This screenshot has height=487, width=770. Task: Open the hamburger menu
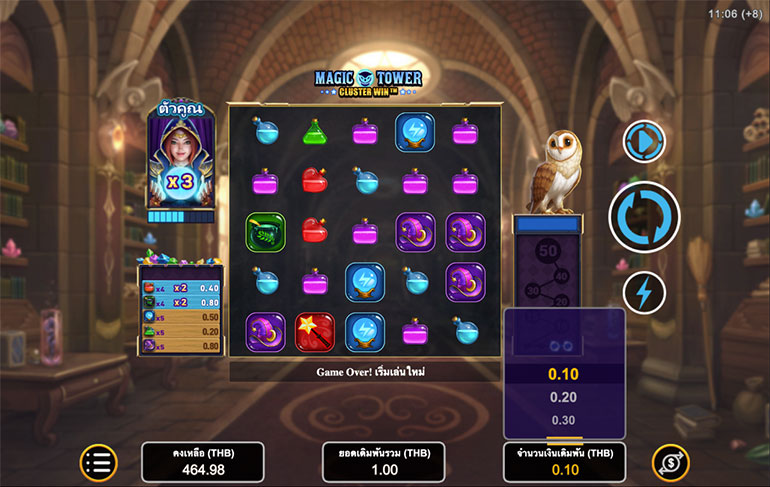99,462
